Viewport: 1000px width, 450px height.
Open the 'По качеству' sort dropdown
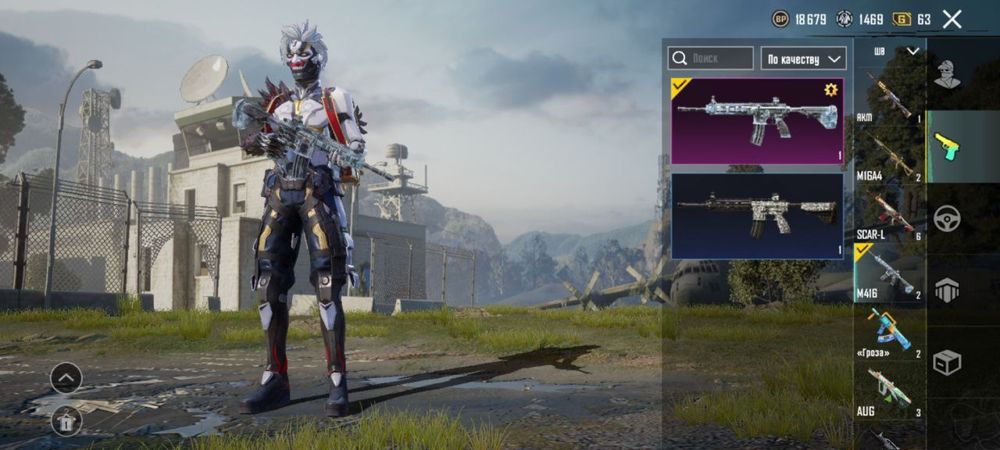(x=804, y=59)
